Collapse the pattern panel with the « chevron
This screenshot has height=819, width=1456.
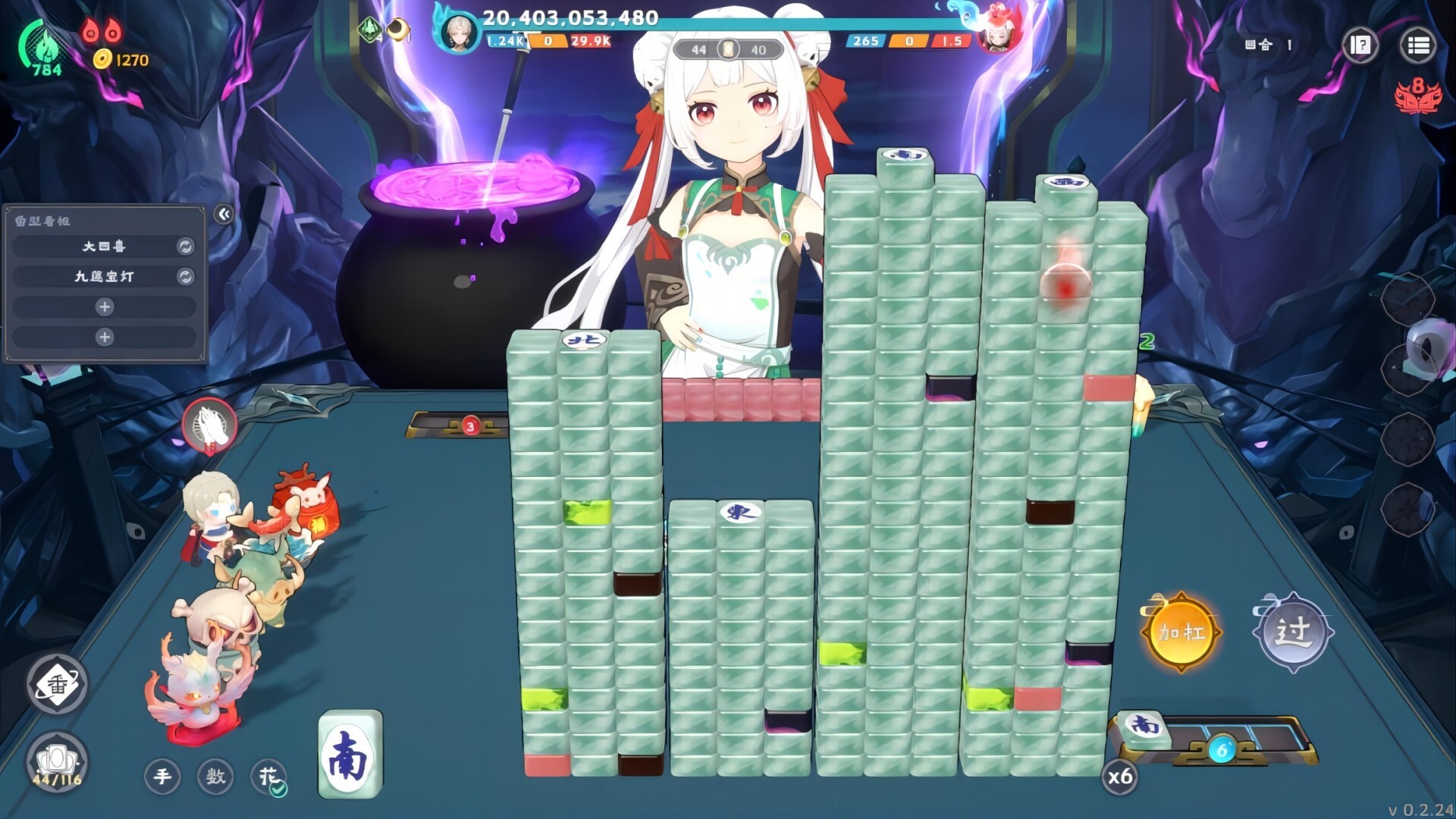(x=222, y=213)
